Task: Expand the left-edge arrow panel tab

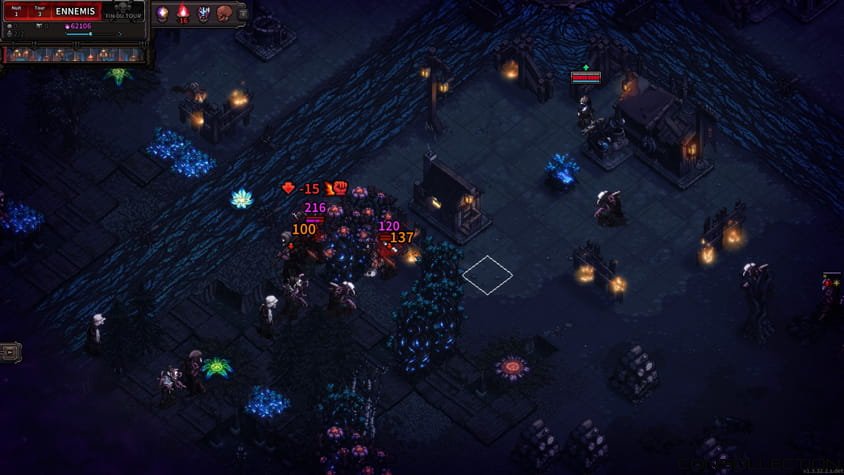Action: tap(10, 351)
